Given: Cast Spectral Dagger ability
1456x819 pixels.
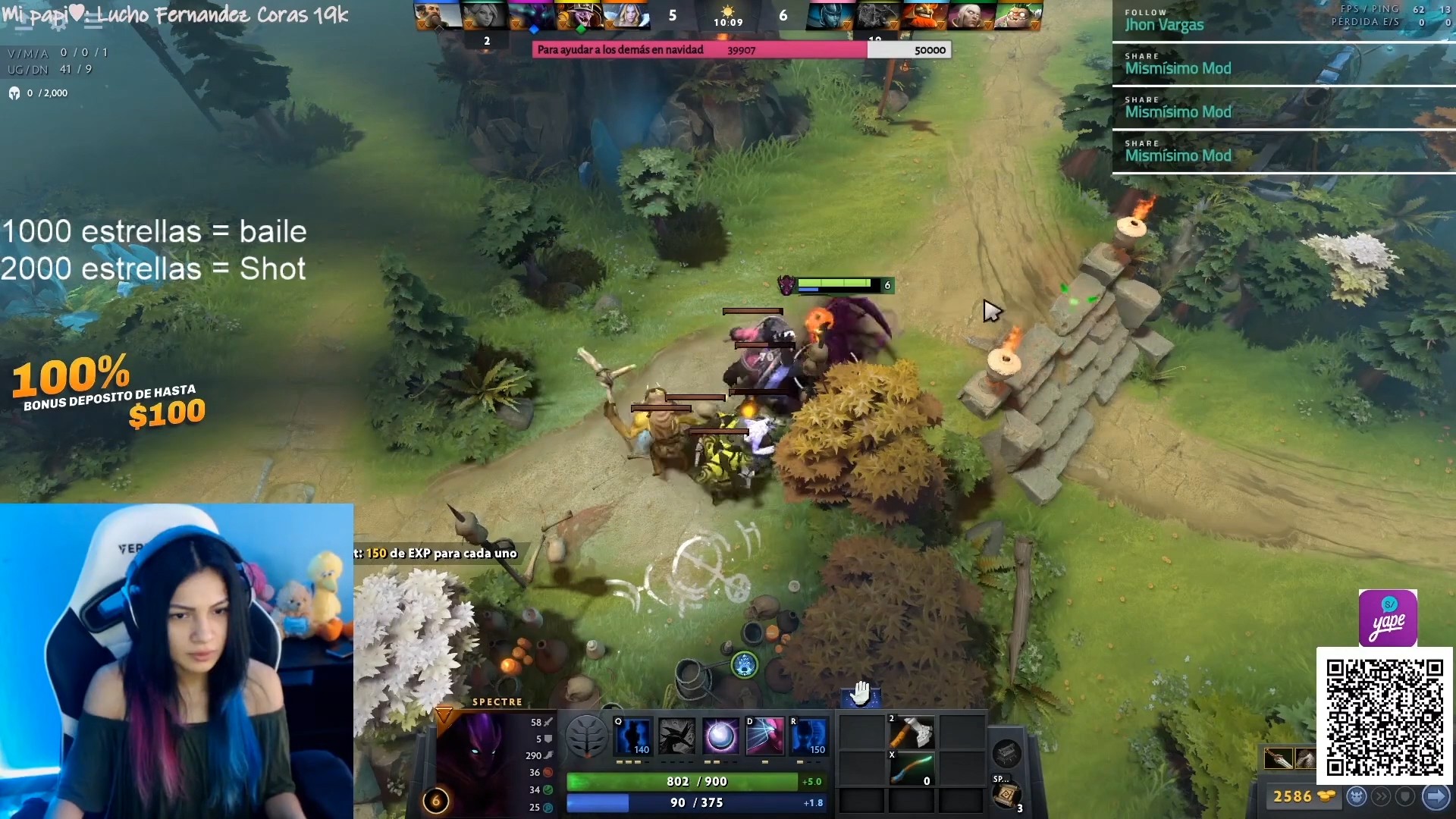Looking at the screenshot, I should pyautogui.click(x=632, y=736).
